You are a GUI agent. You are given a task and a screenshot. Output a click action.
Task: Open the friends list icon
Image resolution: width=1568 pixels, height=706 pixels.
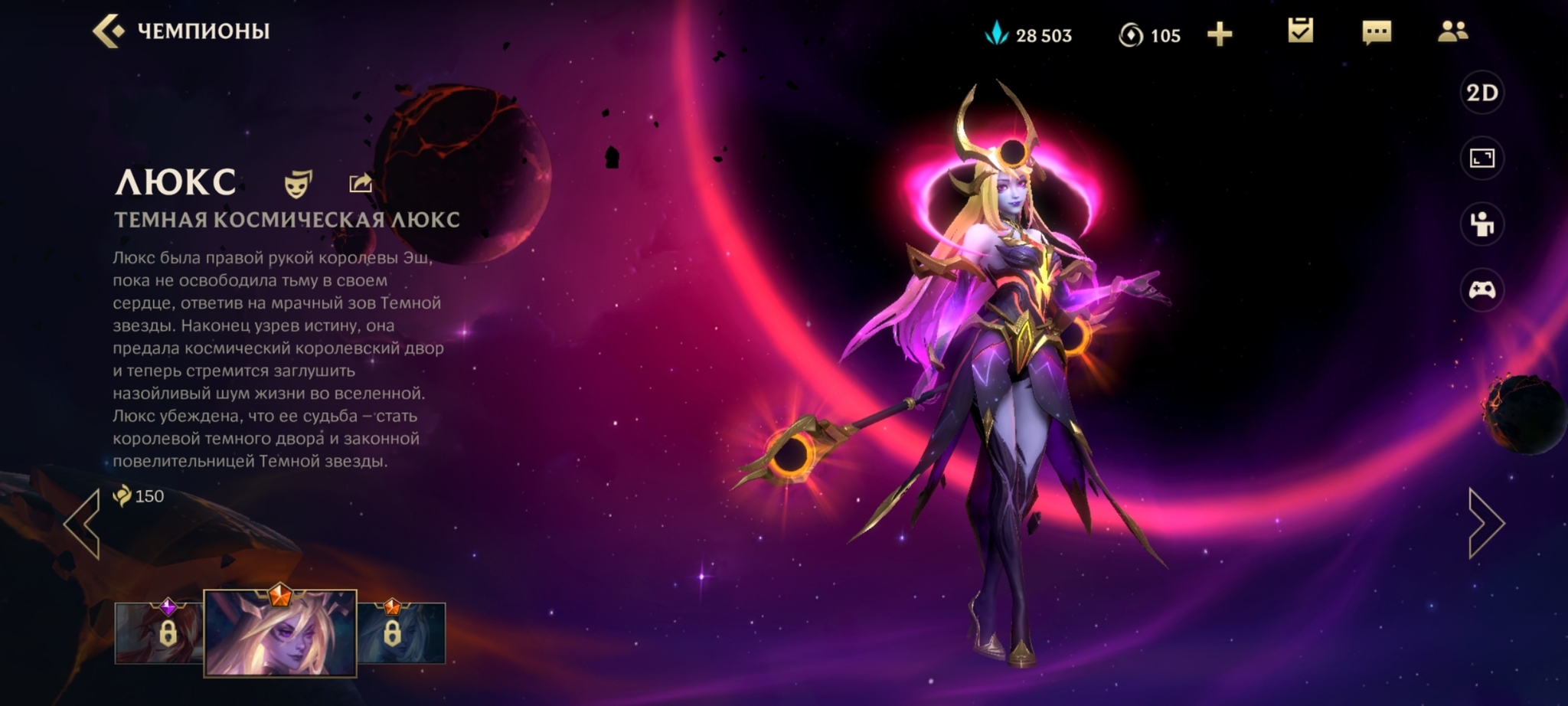coord(1452,31)
